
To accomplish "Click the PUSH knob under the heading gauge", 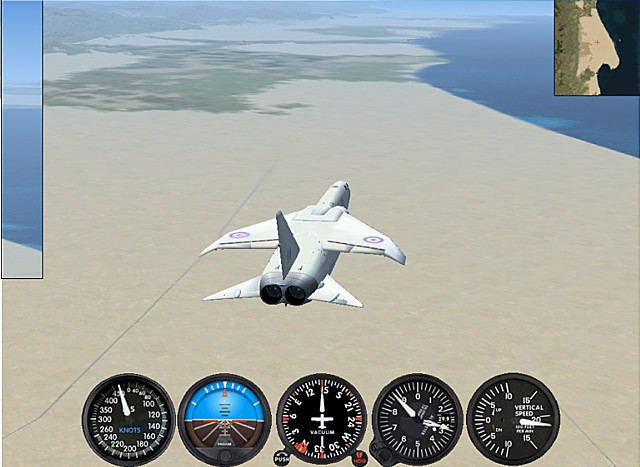I will (282, 458).
